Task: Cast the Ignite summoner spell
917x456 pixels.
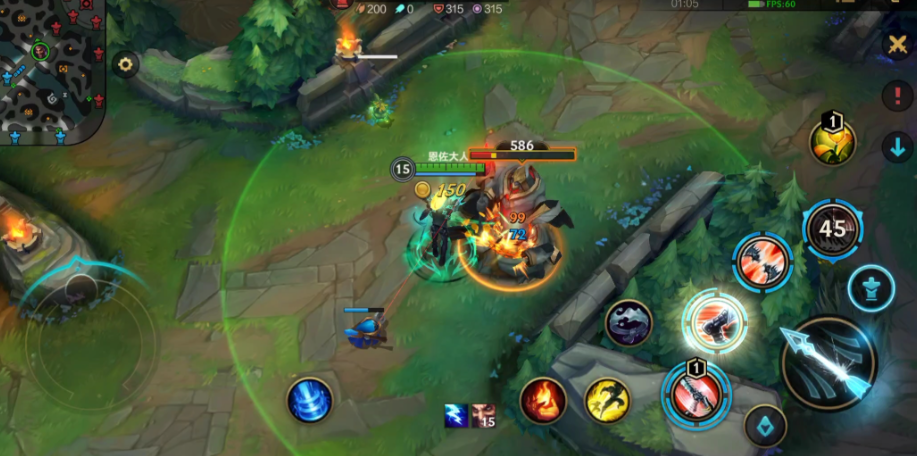Action: [543, 401]
